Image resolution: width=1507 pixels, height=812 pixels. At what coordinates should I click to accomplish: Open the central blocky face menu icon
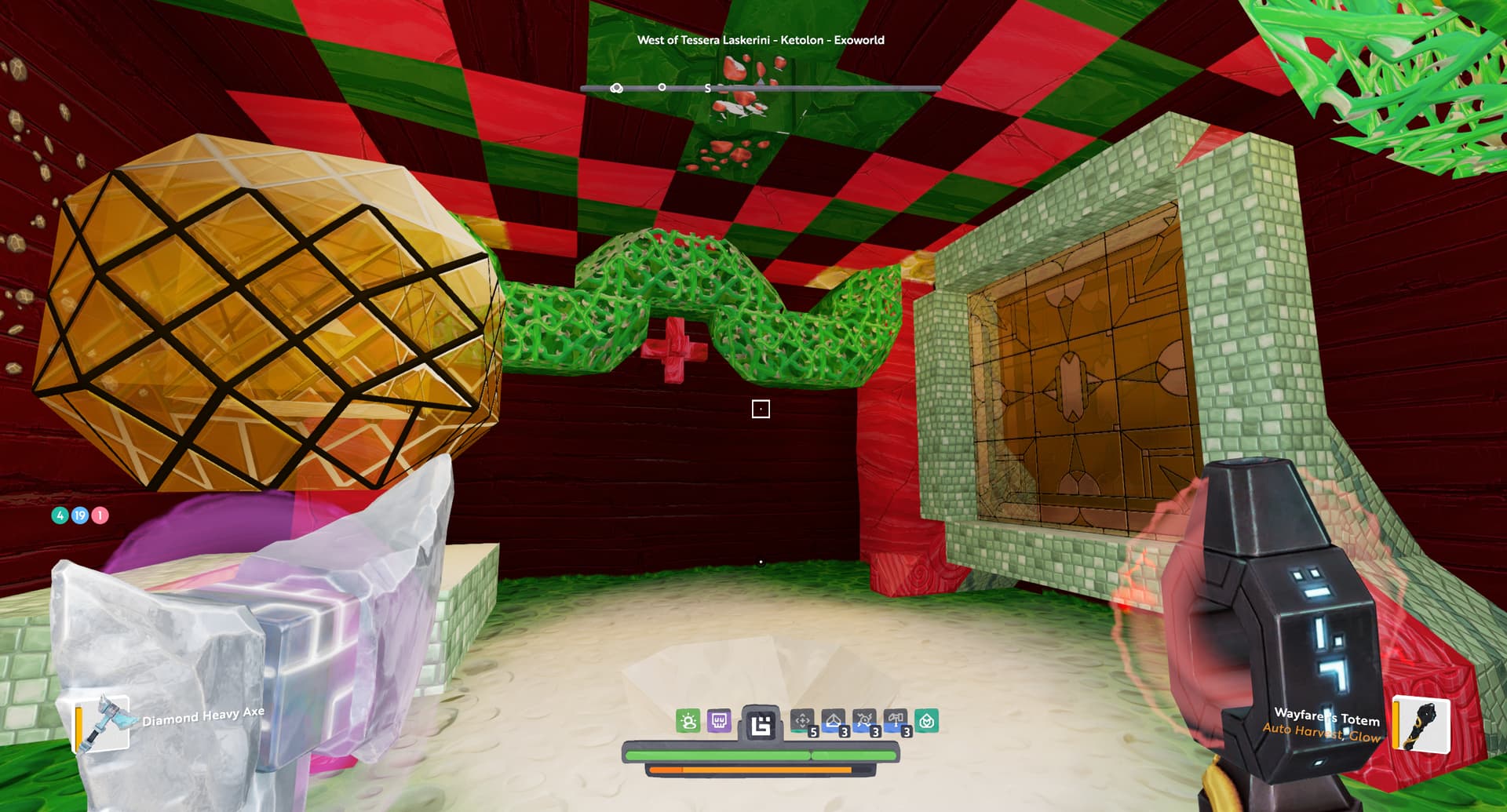761,725
